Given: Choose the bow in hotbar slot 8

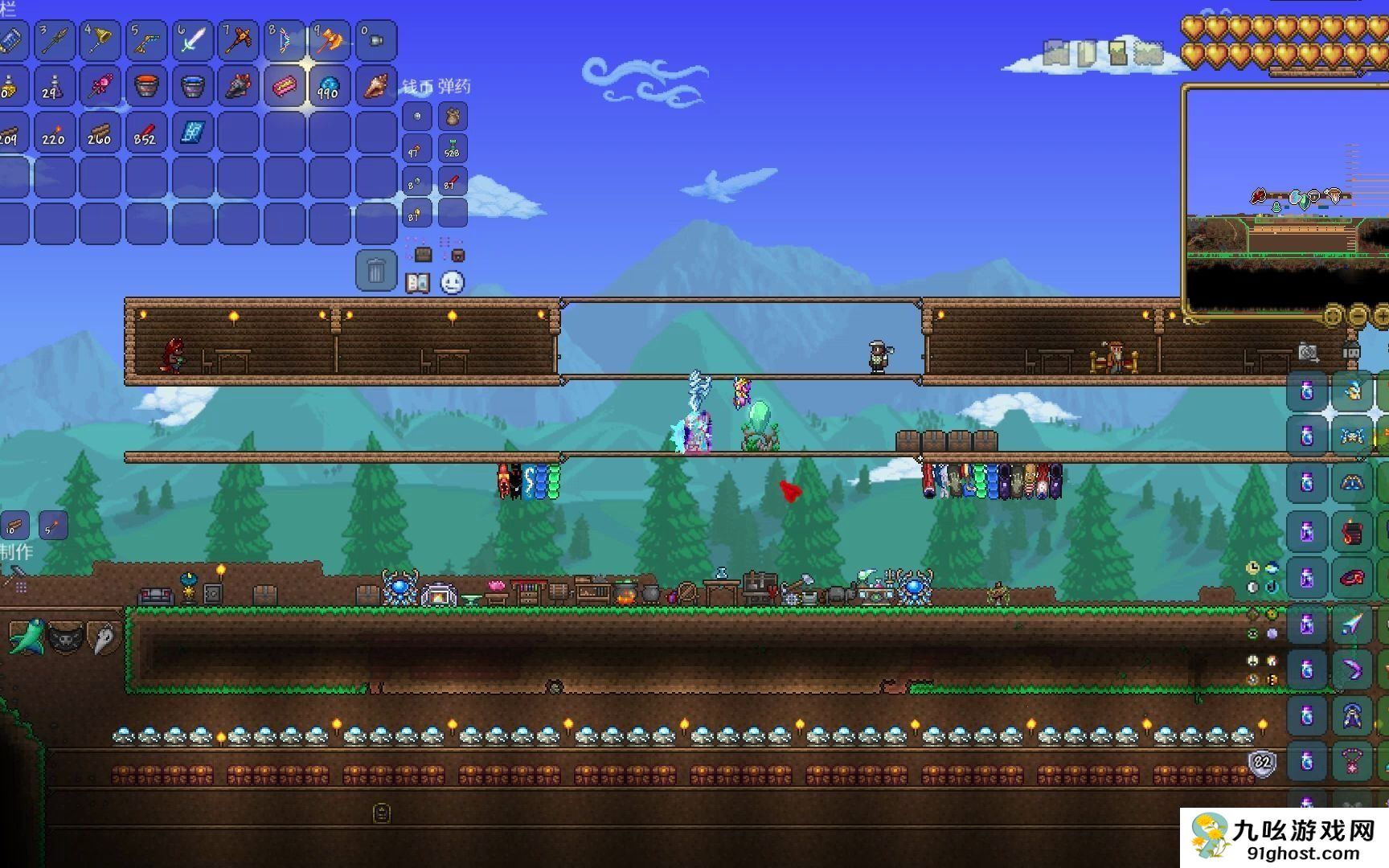Looking at the screenshot, I should [x=284, y=39].
